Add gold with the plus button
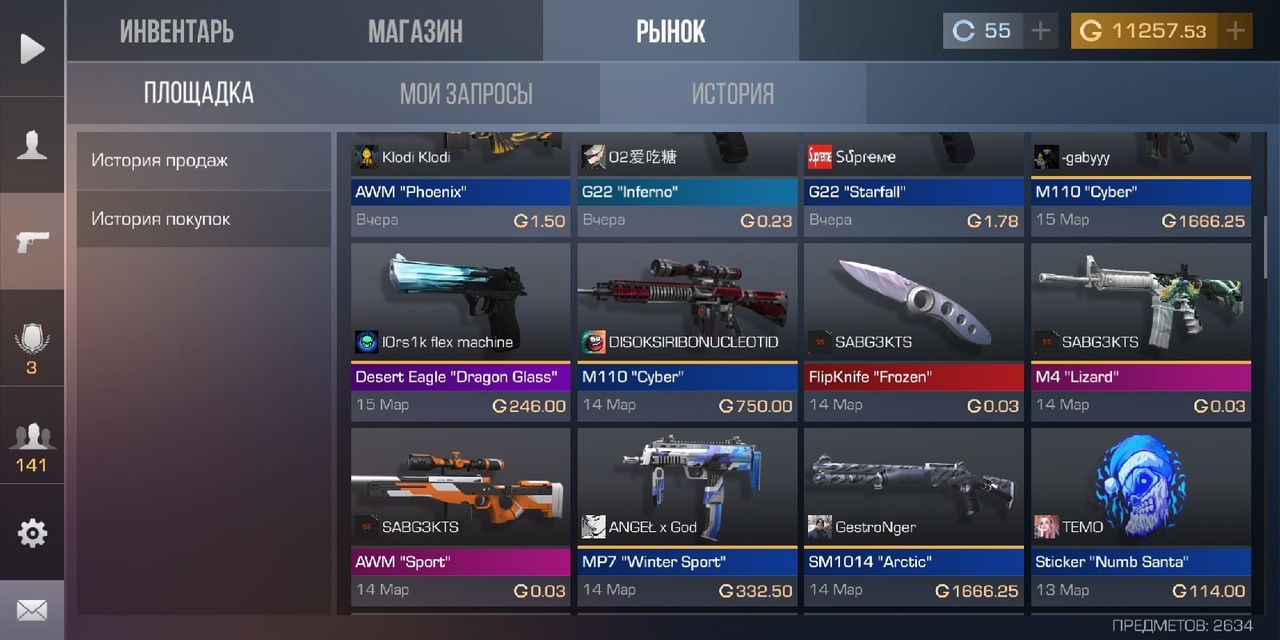Screen dimensions: 1280x640 tap(1235, 31)
